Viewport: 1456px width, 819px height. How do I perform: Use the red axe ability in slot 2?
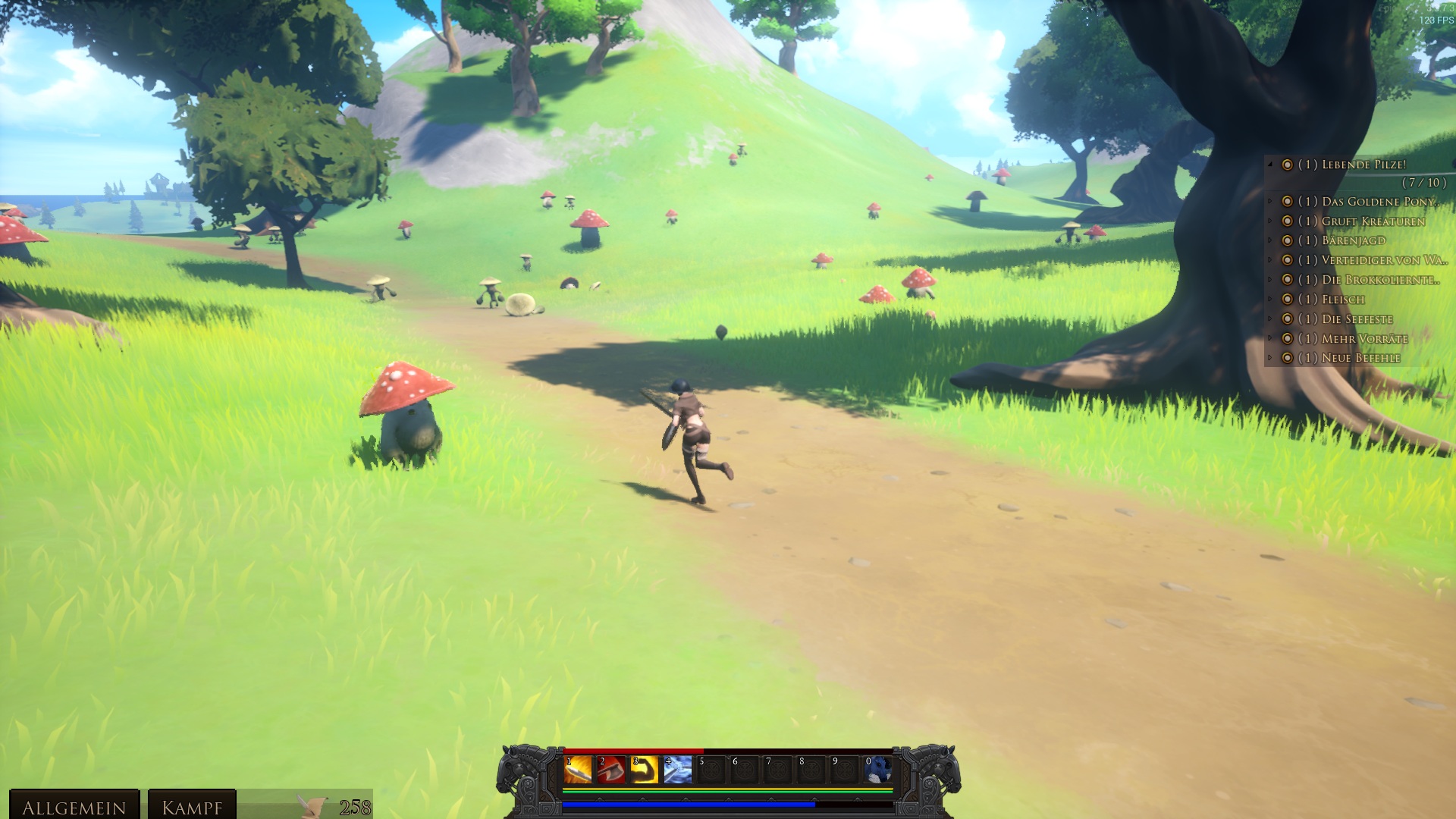point(610,770)
